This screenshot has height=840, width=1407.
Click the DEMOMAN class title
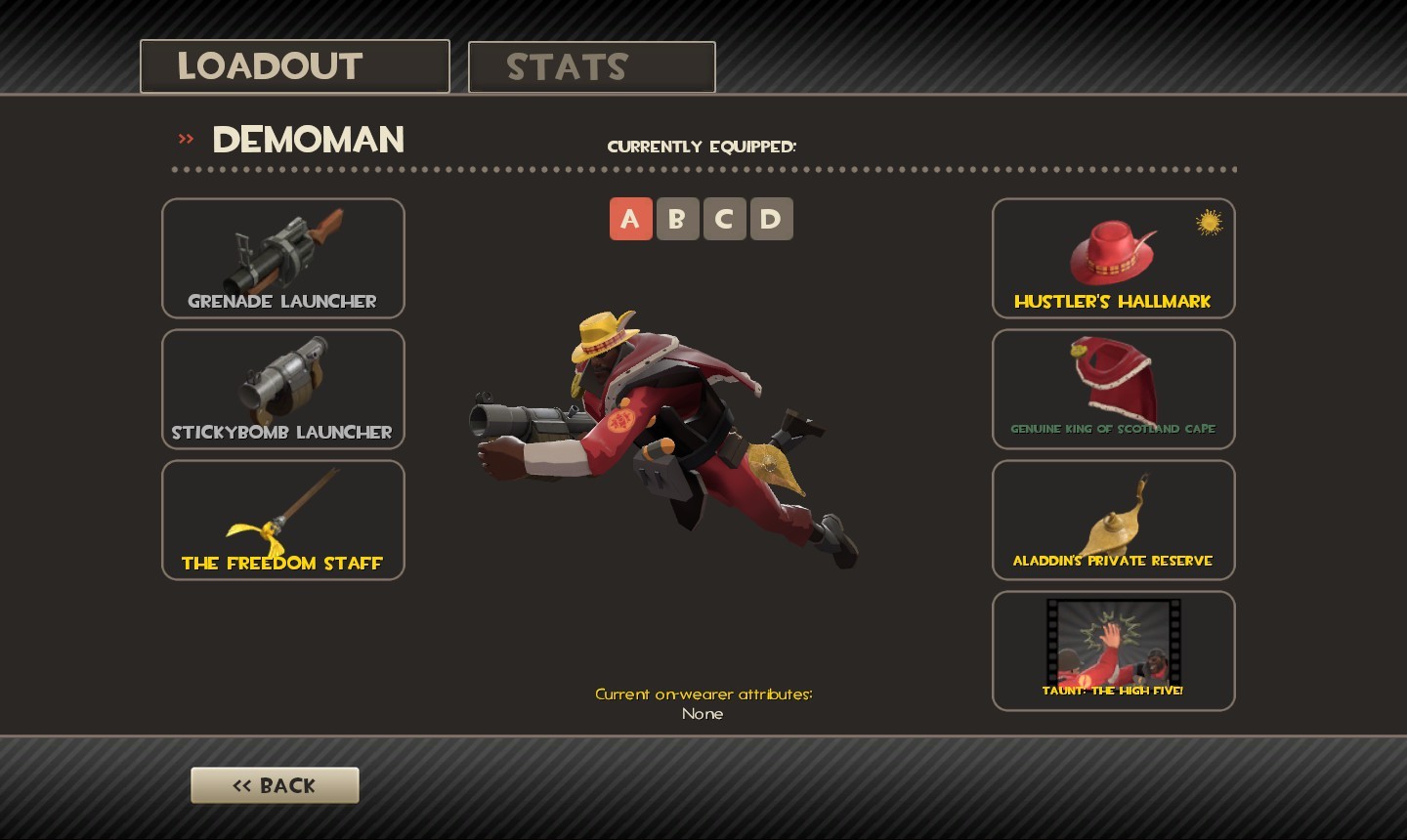pyautogui.click(x=309, y=140)
